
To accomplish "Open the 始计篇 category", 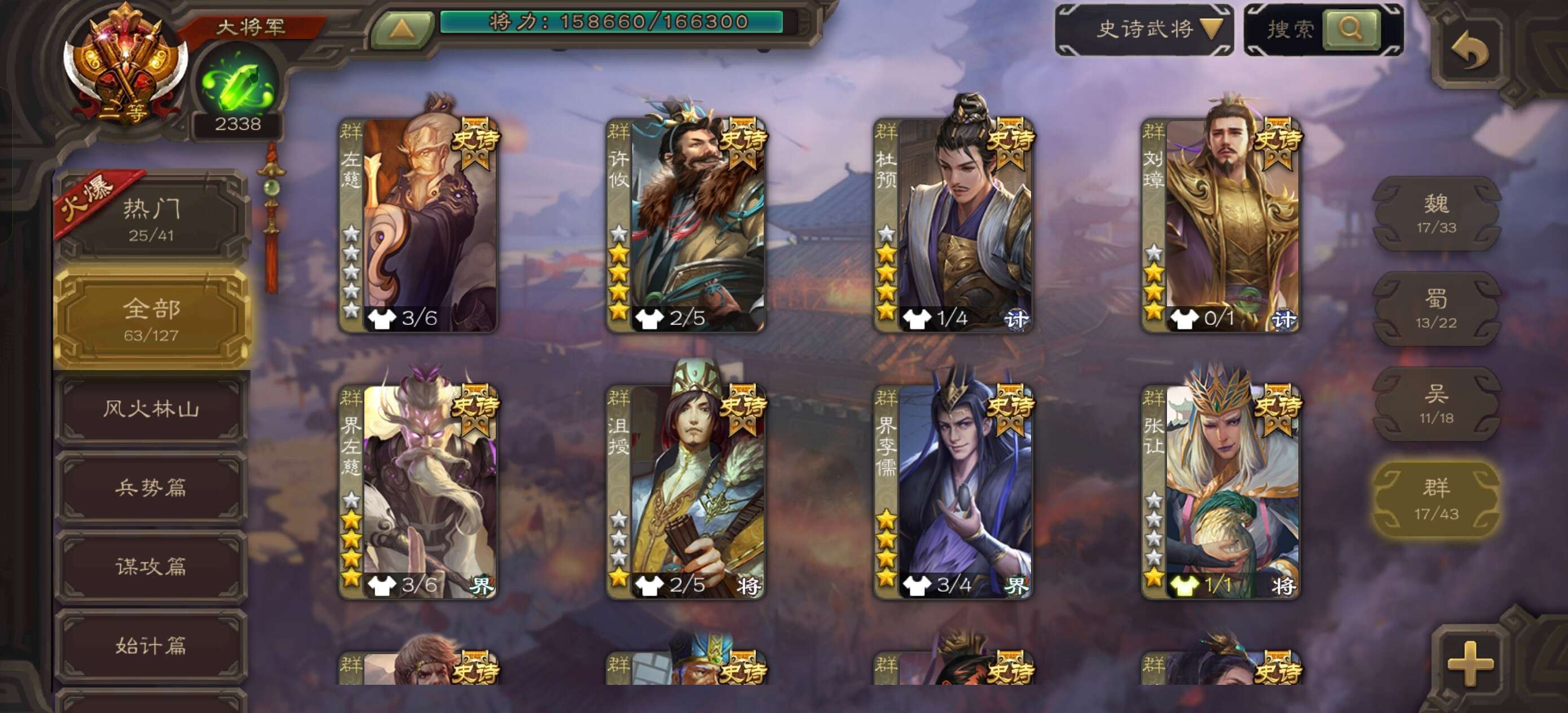I will point(151,645).
